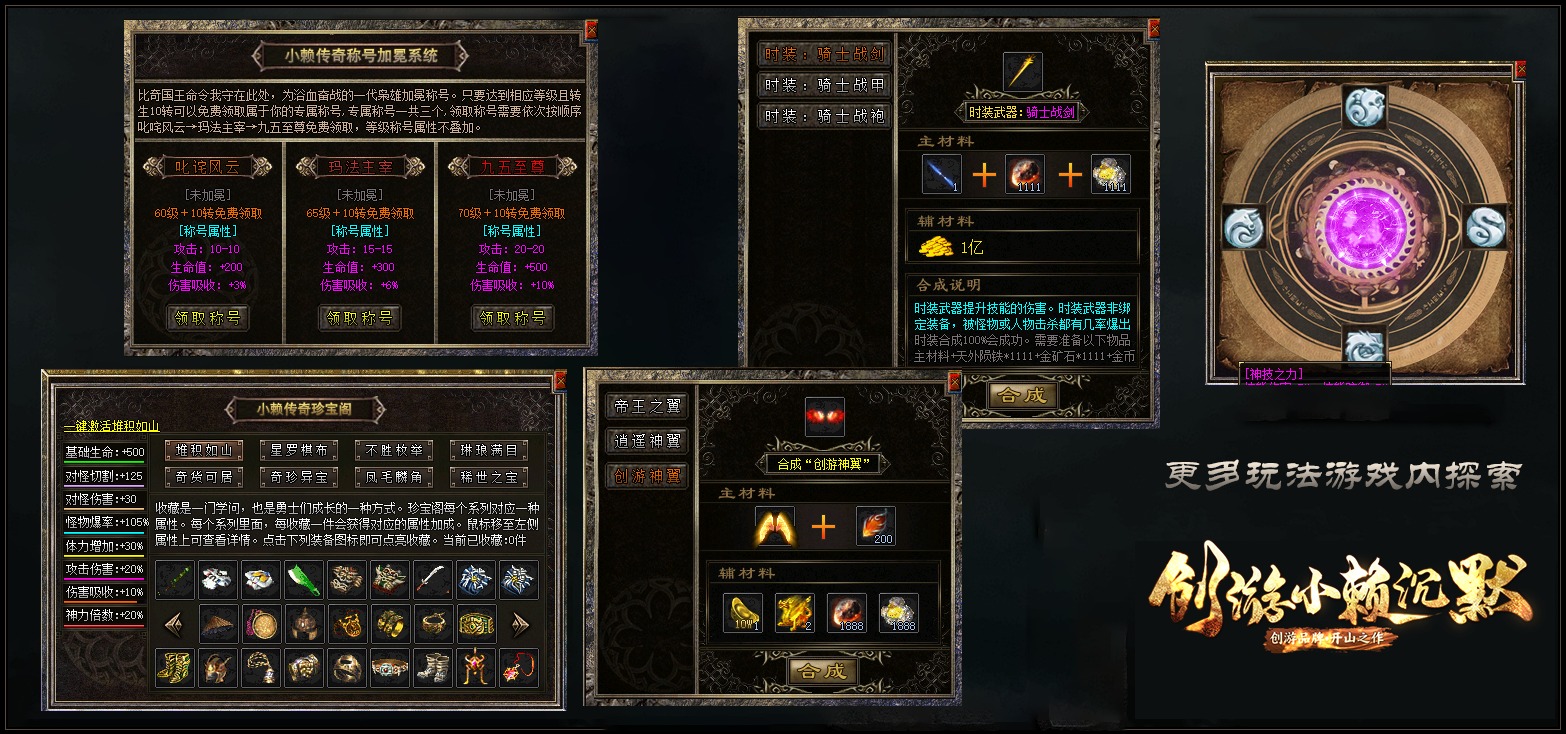This screenshot has height=734, width=1566.
Task: Claim the 九五至尊 title
Action: coord(512,318)
